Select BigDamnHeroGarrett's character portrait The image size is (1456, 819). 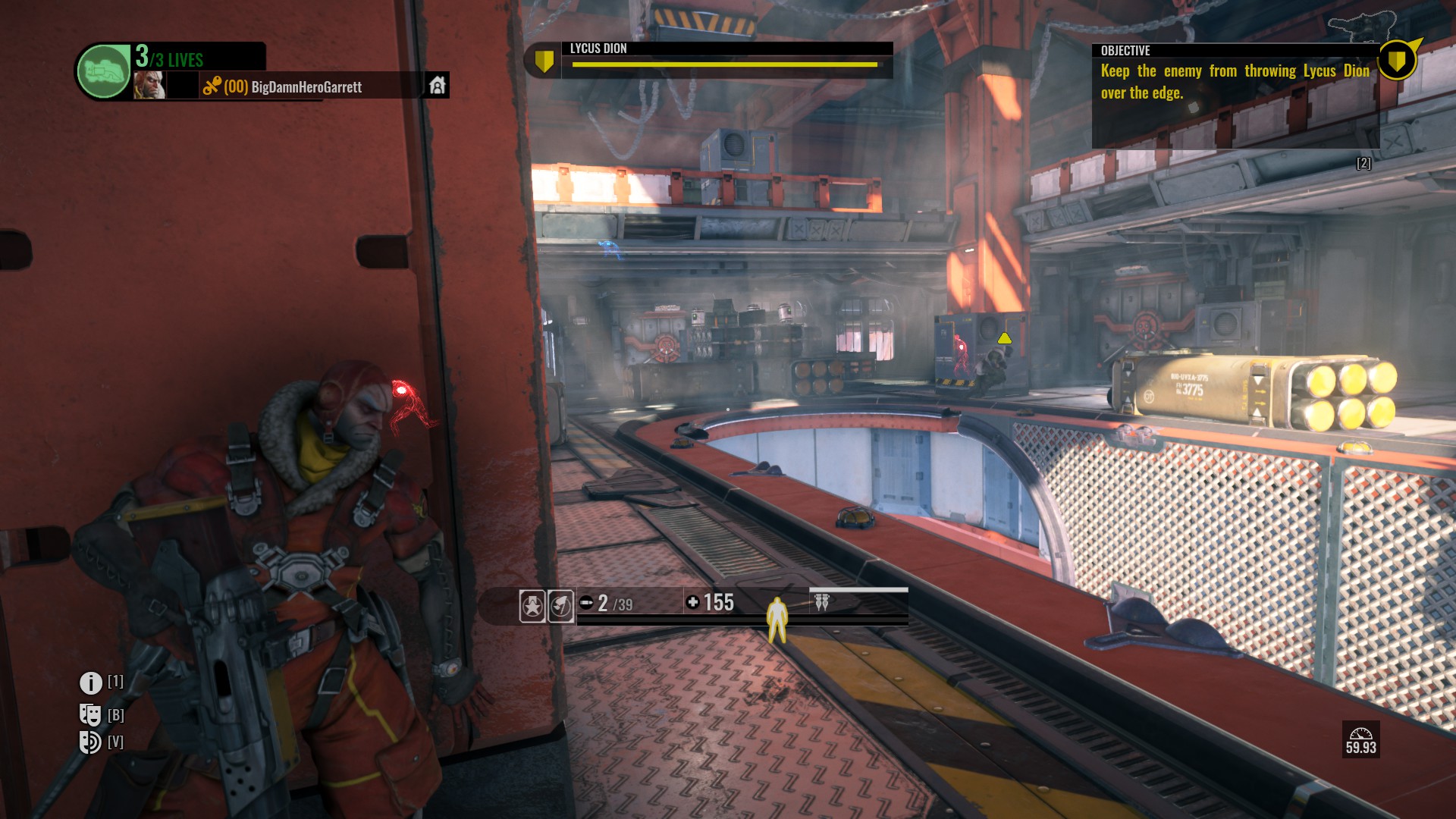[x=149, y=85]
